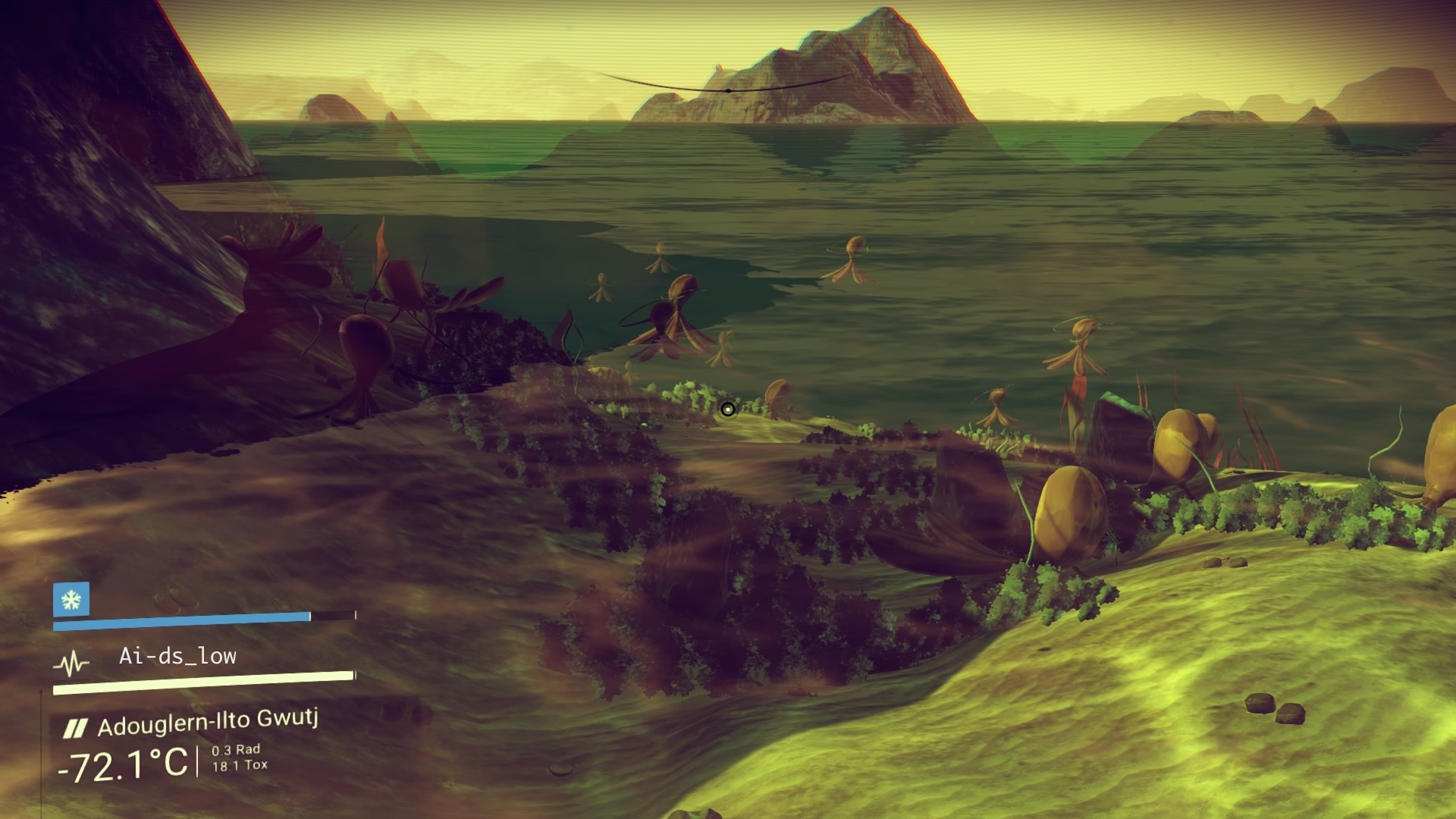Click the snowflake cold hazard icon
The height and width of the screenshot is (819, 1456).
71,600
